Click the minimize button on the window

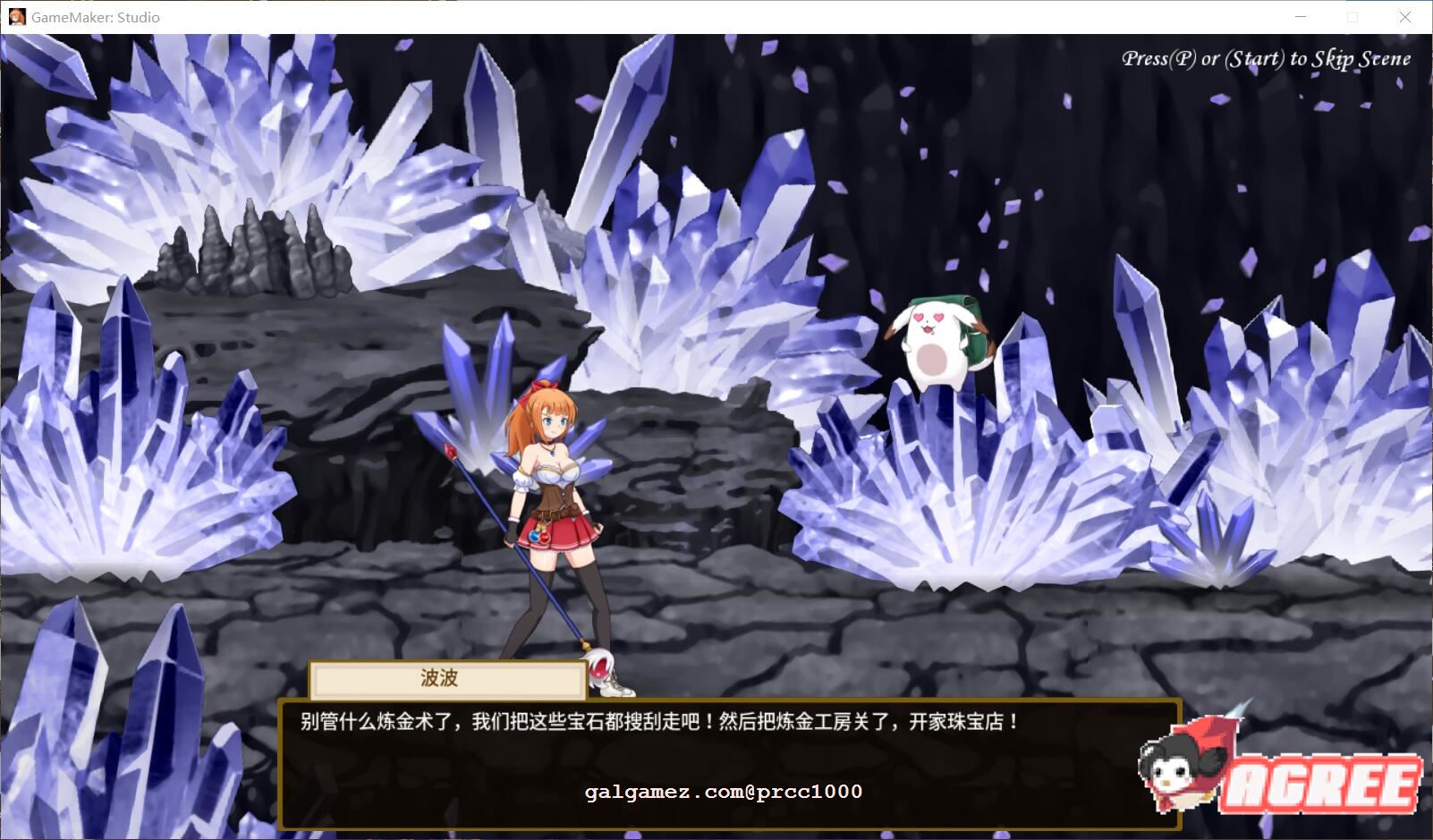pyautogui.click(x=1302, y=16)
